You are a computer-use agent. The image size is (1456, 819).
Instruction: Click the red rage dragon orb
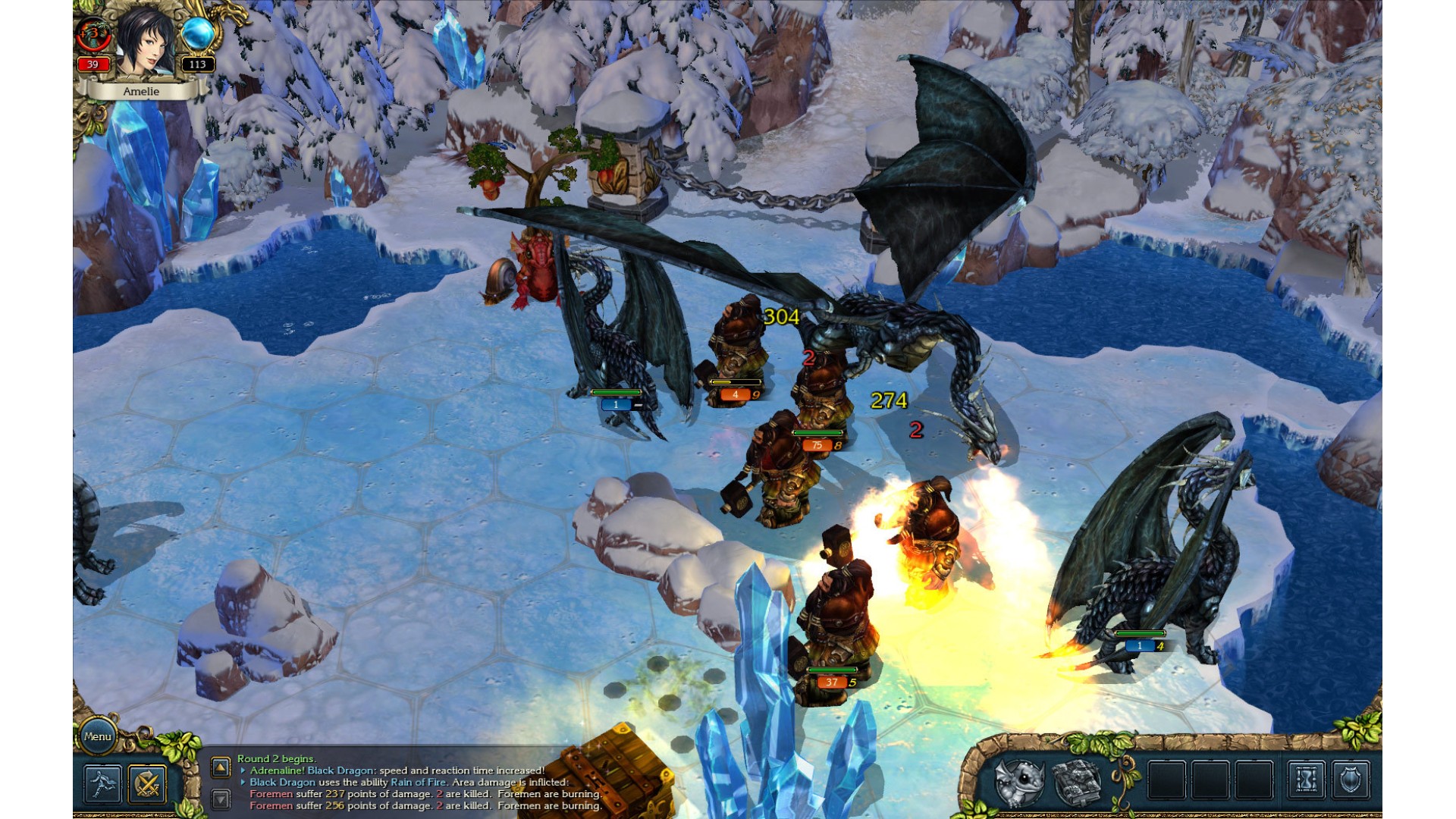pos(93,36)
